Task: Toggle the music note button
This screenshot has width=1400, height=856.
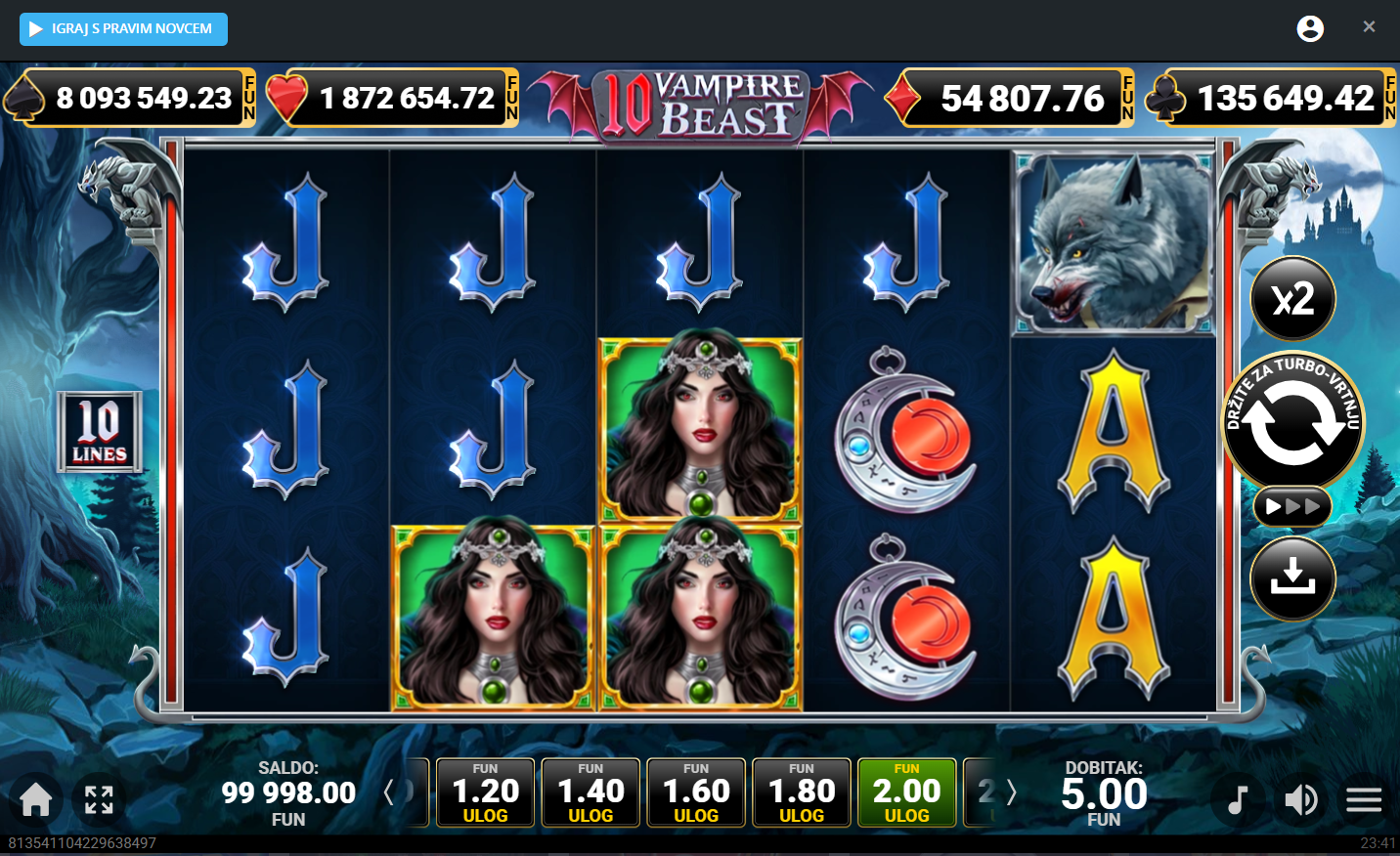Action: point(1238,800)
